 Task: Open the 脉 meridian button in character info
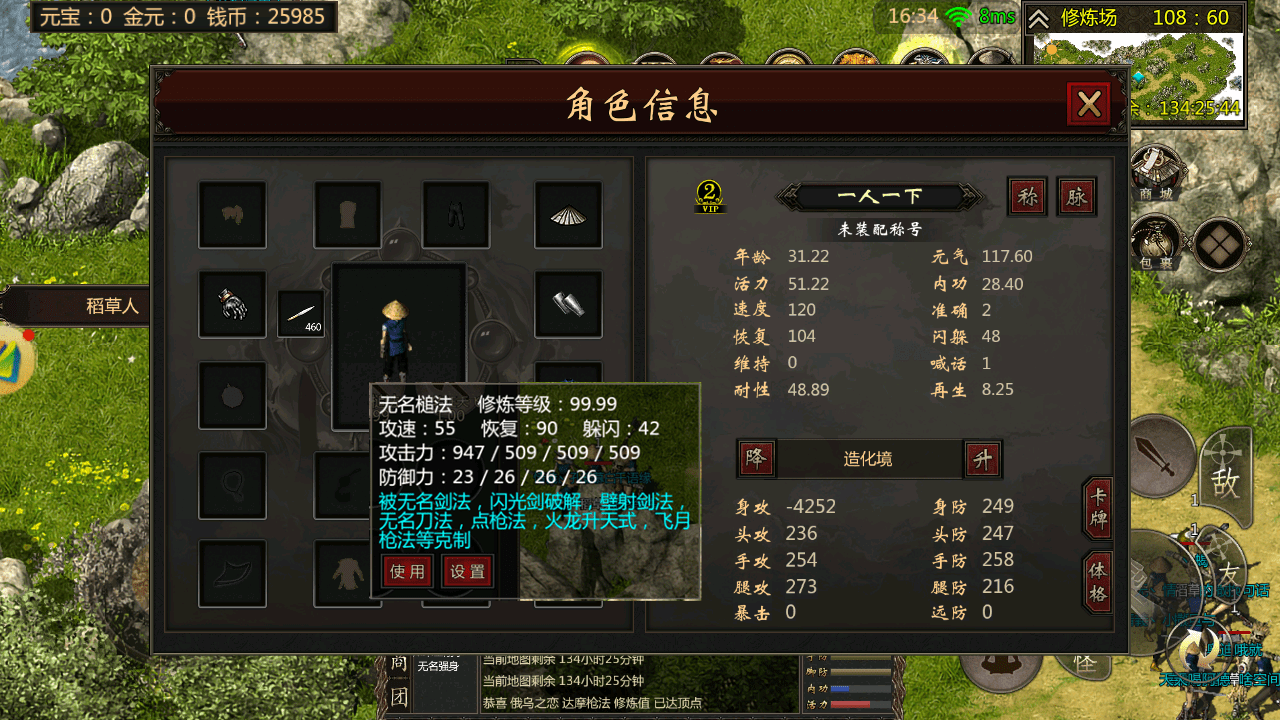[x=1076, y=196]
